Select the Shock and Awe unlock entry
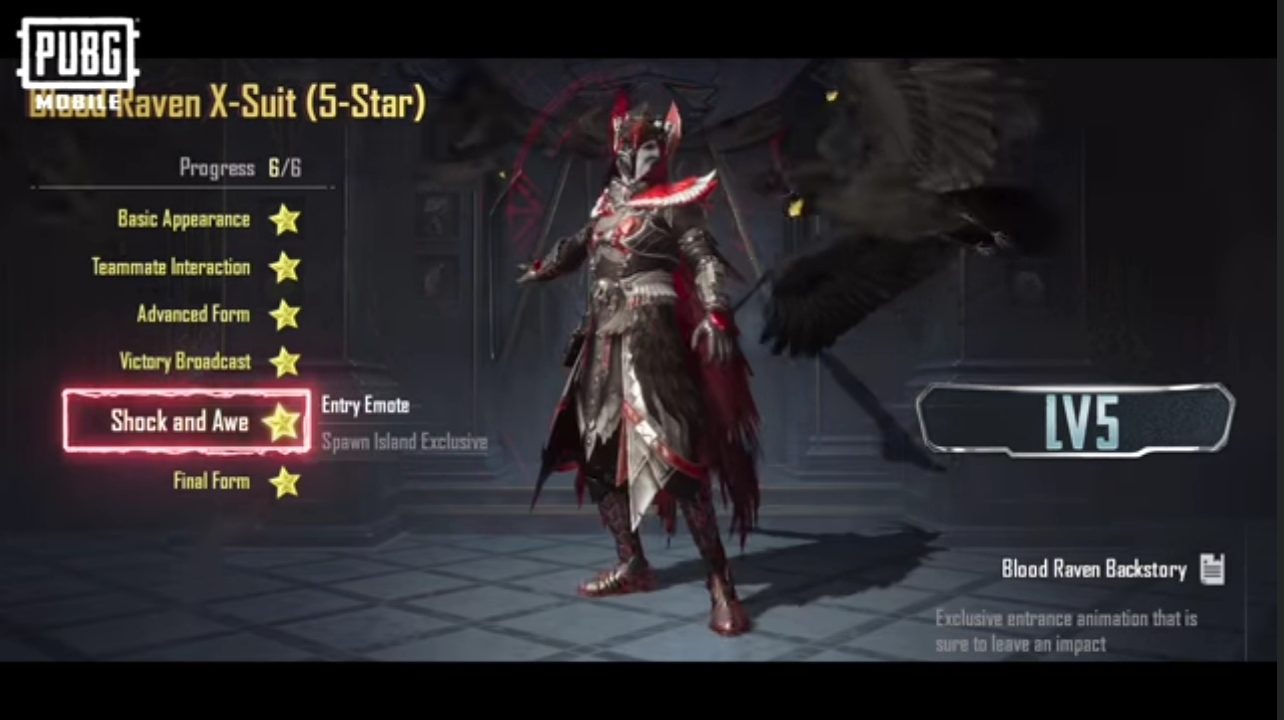This screenshot has width=1284, height=720. pos(184,421)
